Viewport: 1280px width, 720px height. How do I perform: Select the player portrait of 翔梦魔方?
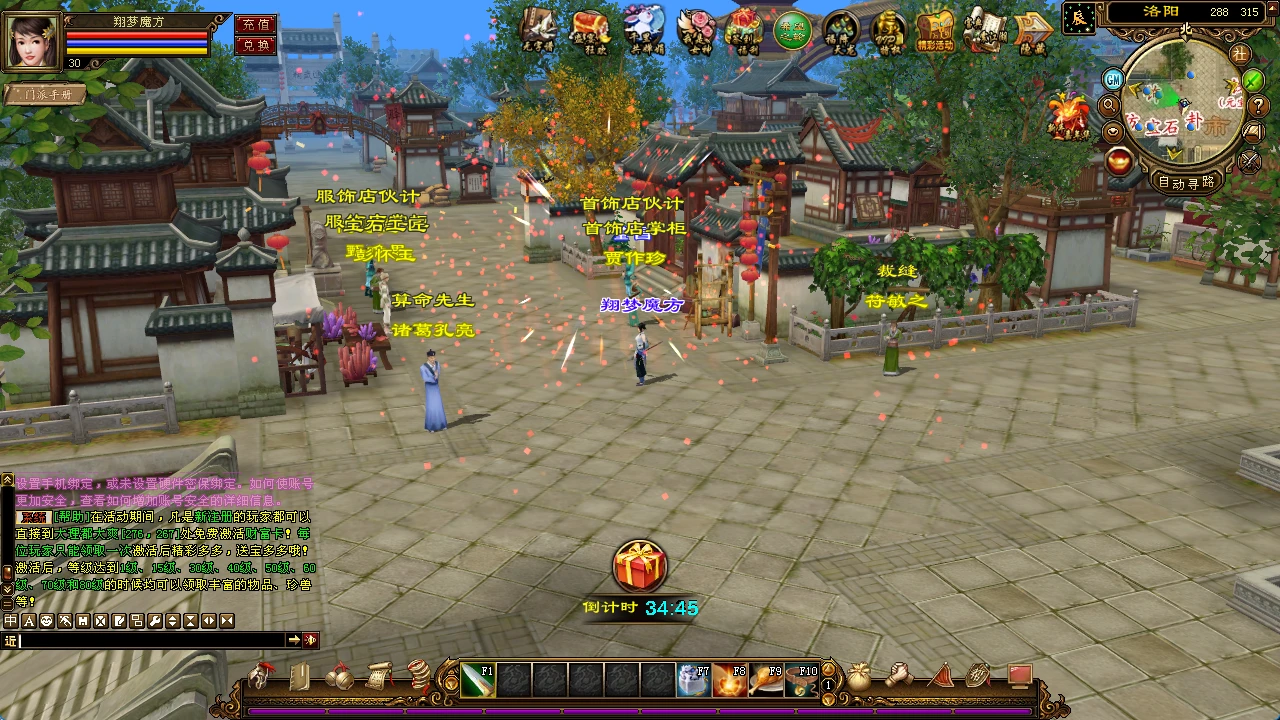click(x=31, y=39)
